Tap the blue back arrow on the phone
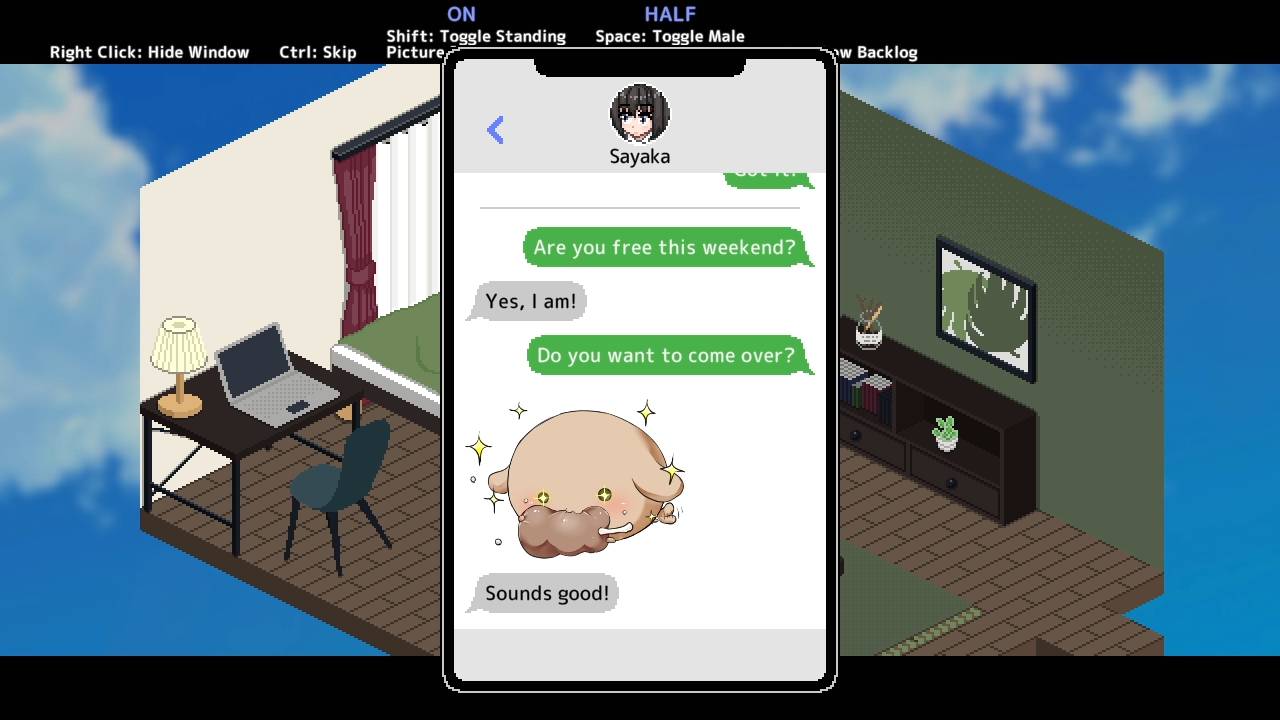The height and width of the screenshot is (720, 1280). (x=496, y=130)
